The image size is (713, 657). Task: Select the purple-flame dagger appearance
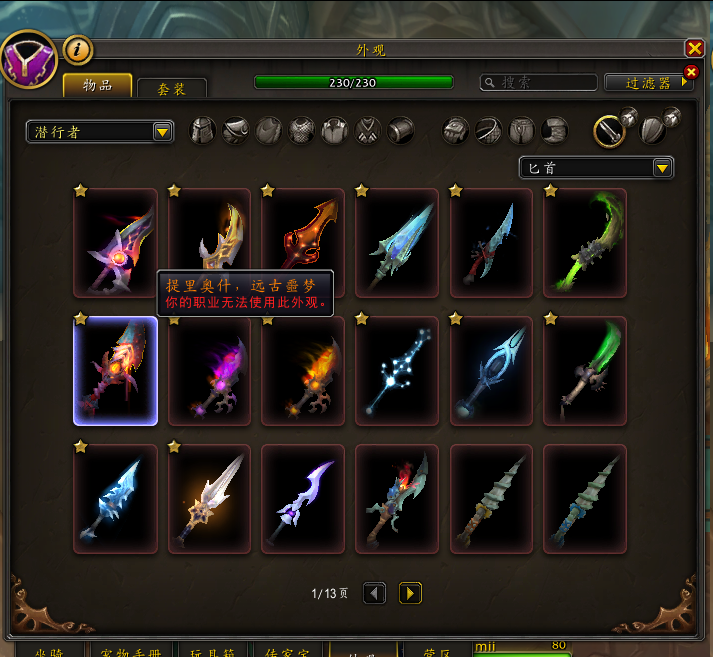coord(209,371)
